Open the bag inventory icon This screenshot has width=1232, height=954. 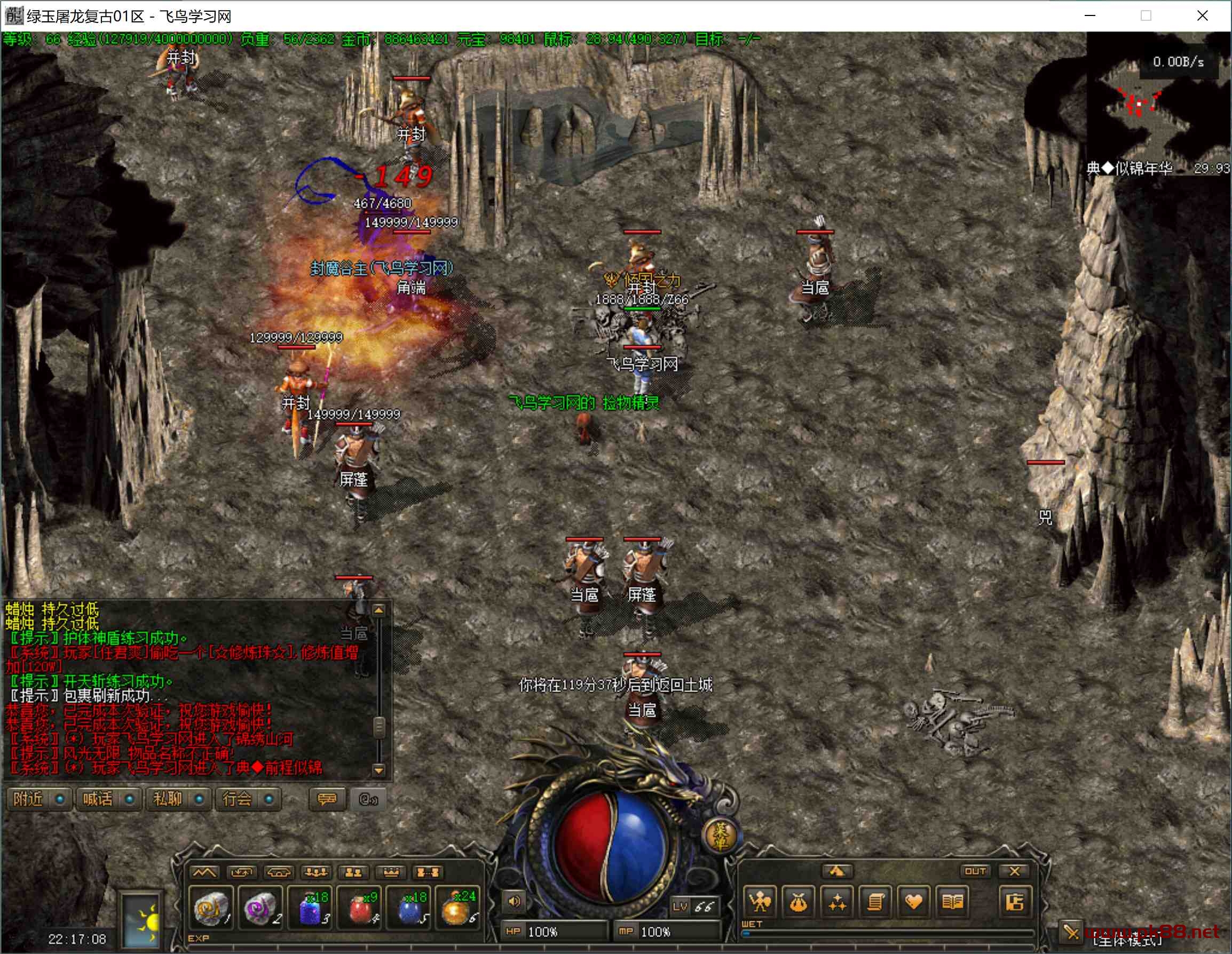pos(798,902)
